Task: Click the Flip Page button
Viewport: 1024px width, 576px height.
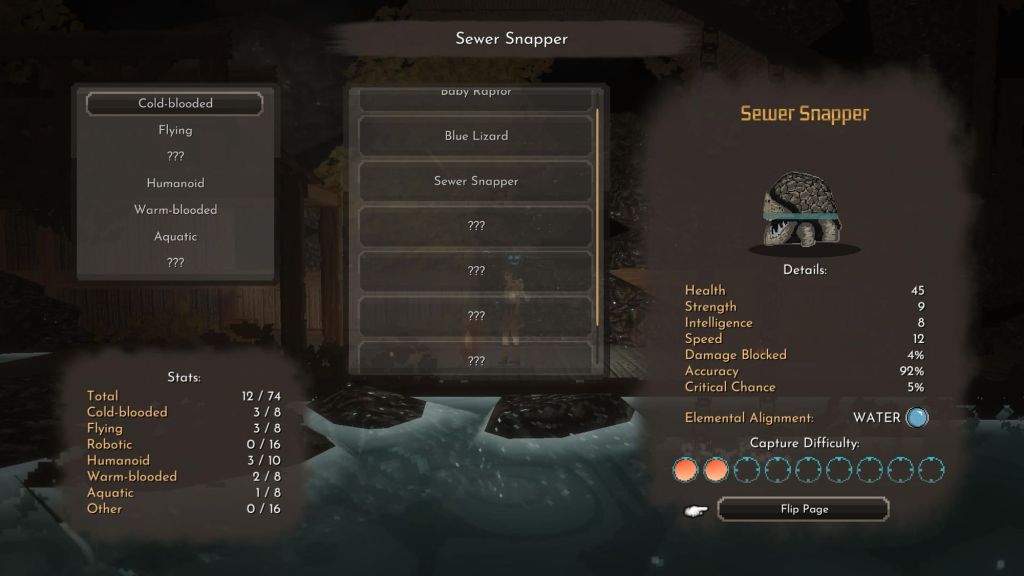Action: point(803,509)
